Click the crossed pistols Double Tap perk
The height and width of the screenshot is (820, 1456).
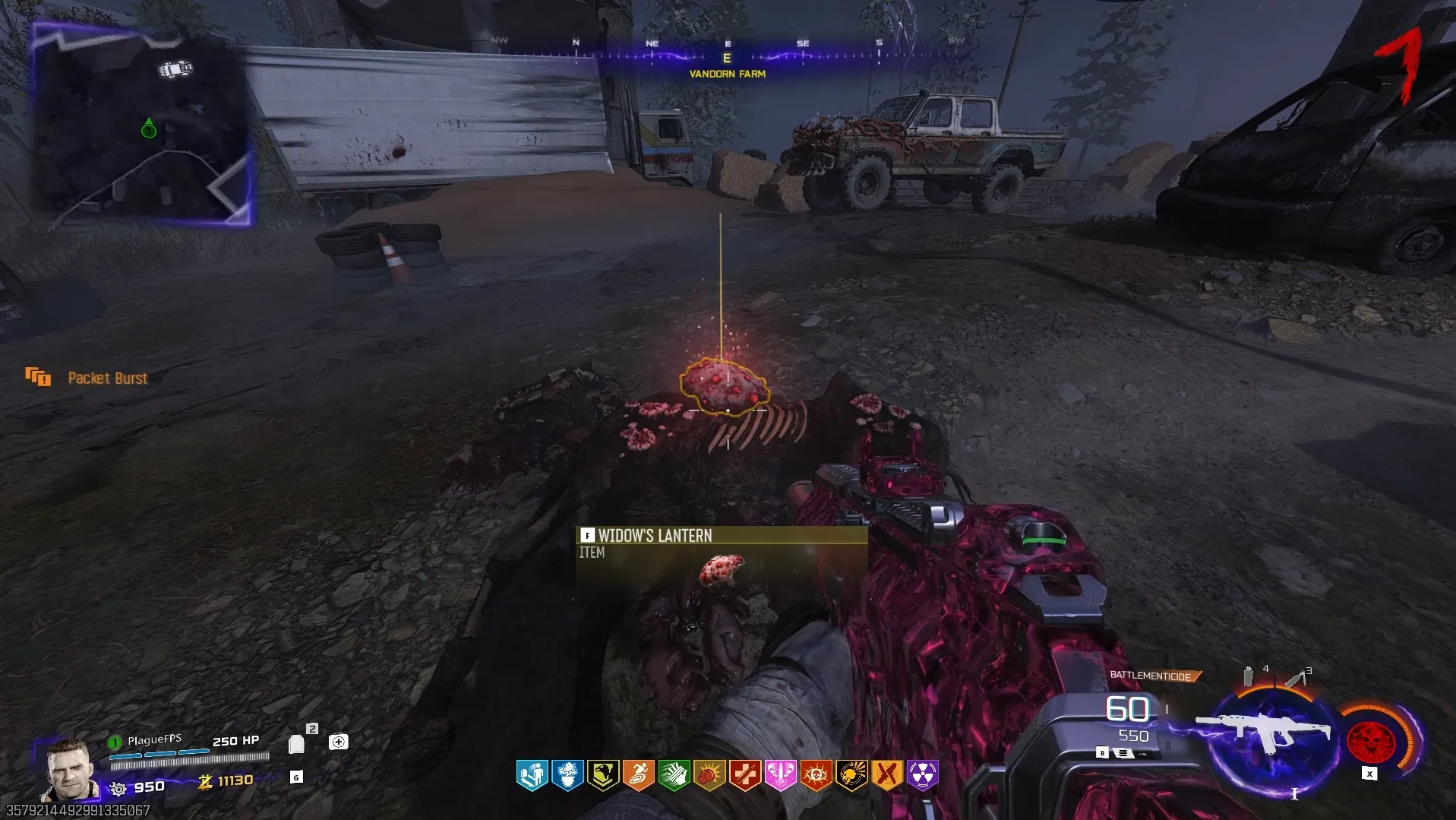coord(886,775)
